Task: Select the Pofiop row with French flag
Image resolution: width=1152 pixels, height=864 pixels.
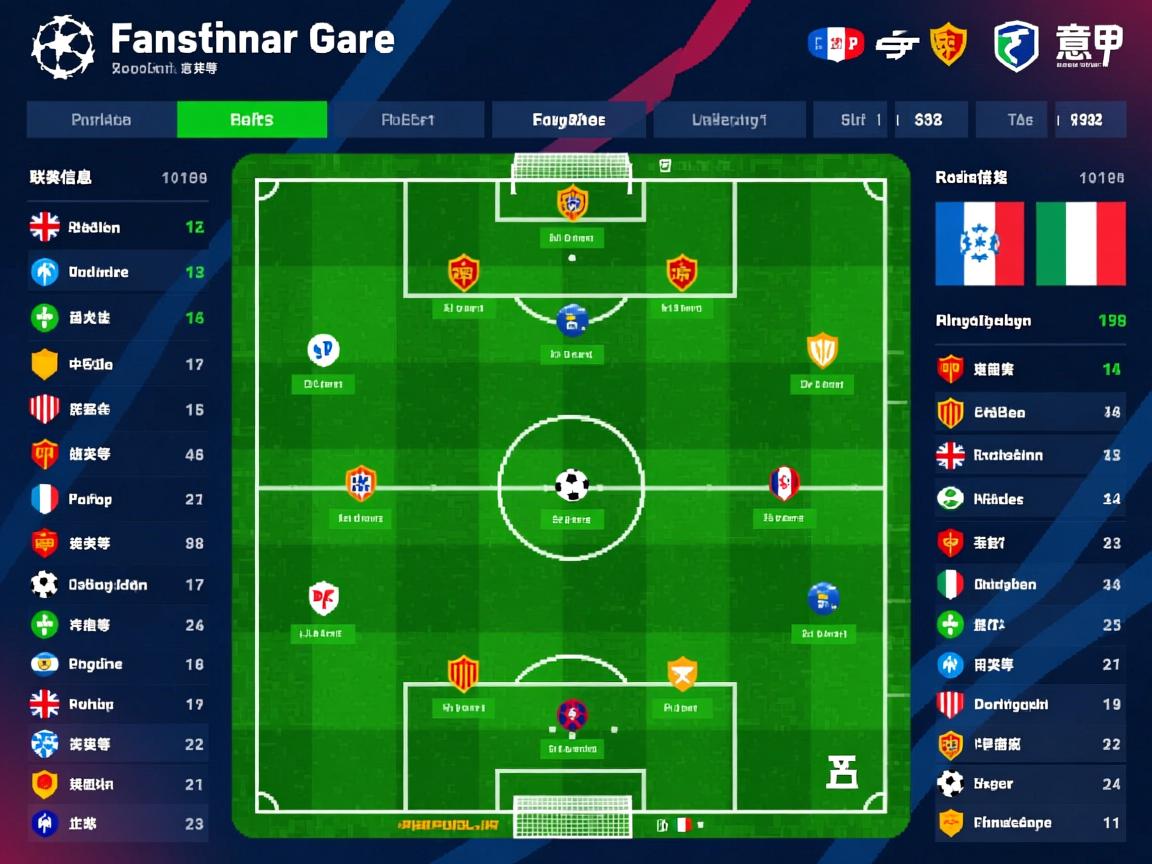Action: point(117,499)
